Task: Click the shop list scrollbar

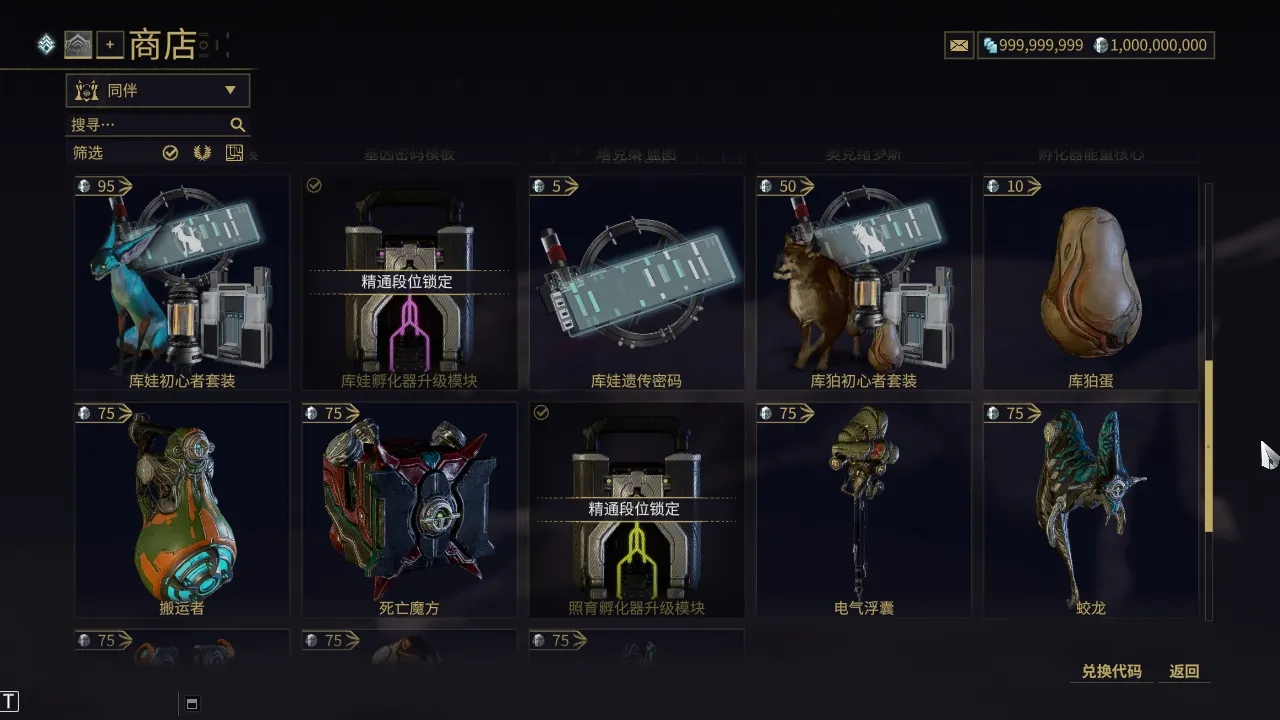Action: (1208, 445)
